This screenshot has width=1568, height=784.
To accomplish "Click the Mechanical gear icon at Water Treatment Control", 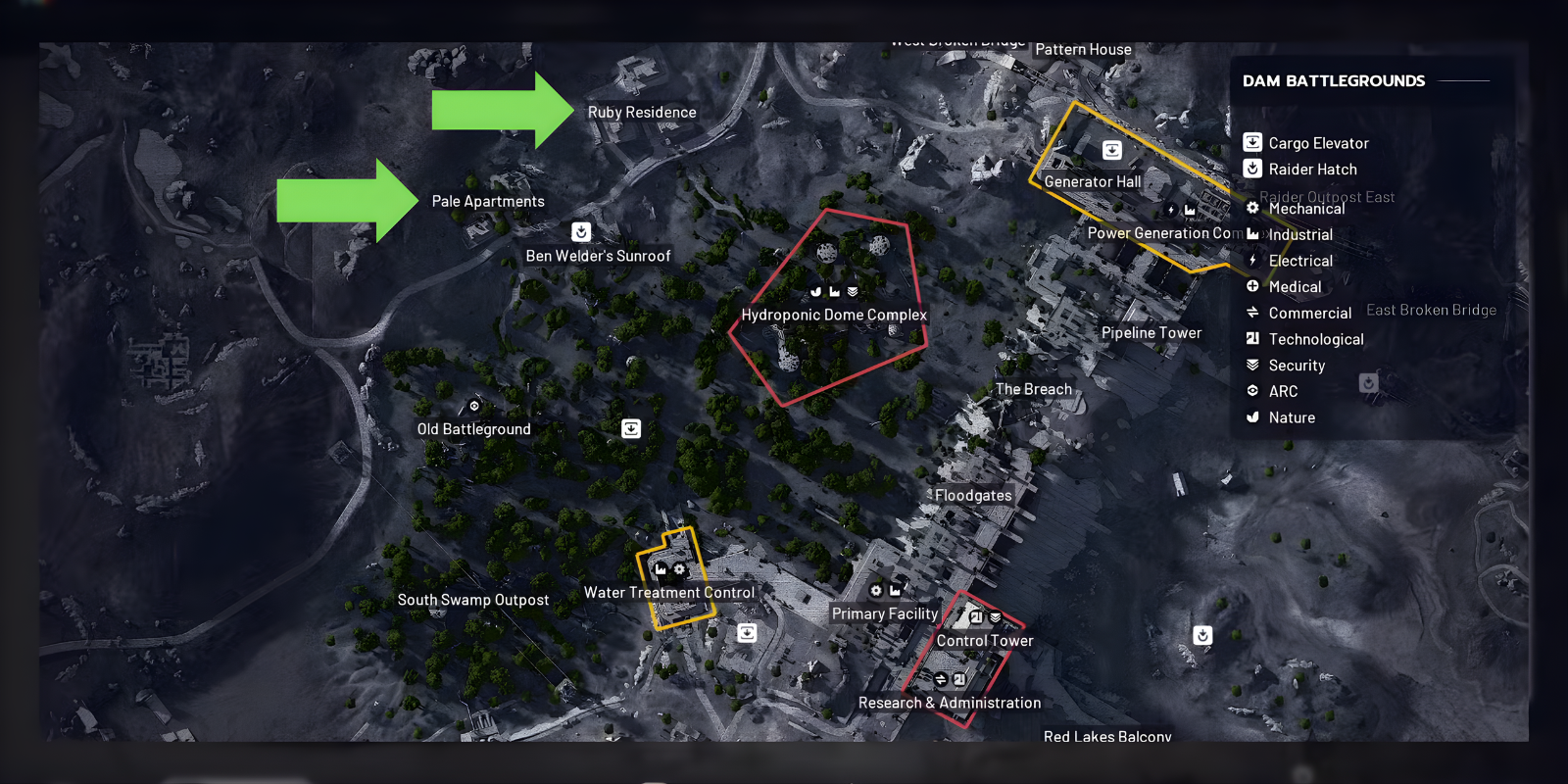I will click(x=680, y=569).
